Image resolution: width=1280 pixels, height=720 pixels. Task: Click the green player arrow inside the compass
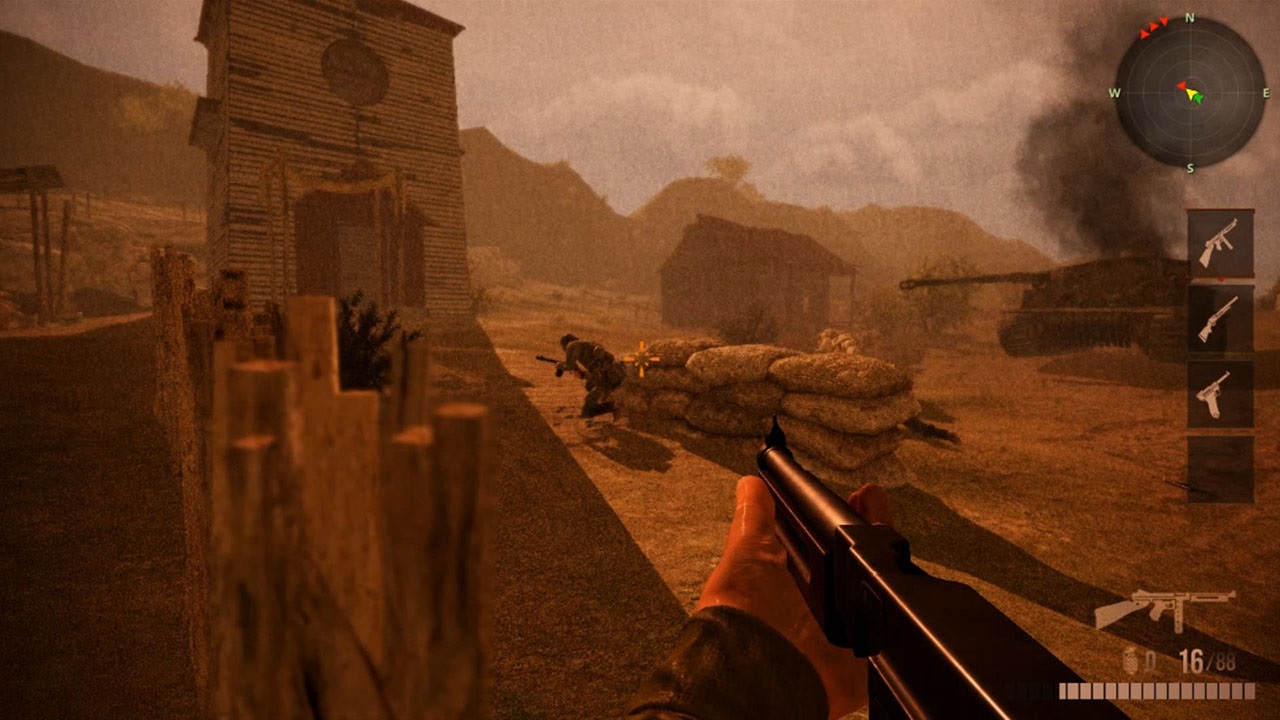(x=1199, y=98)
